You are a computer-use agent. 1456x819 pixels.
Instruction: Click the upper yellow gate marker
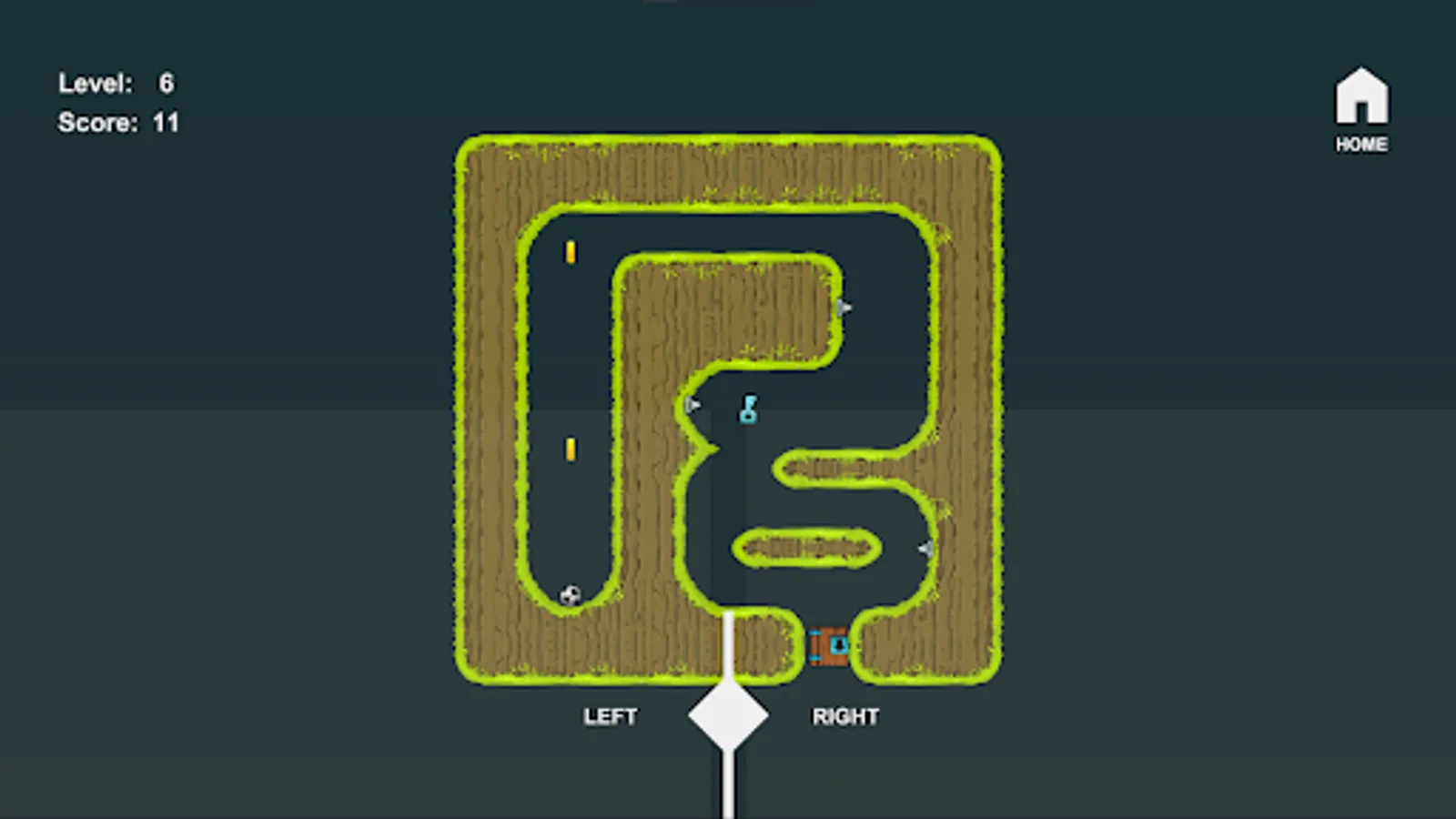point(571,251)
